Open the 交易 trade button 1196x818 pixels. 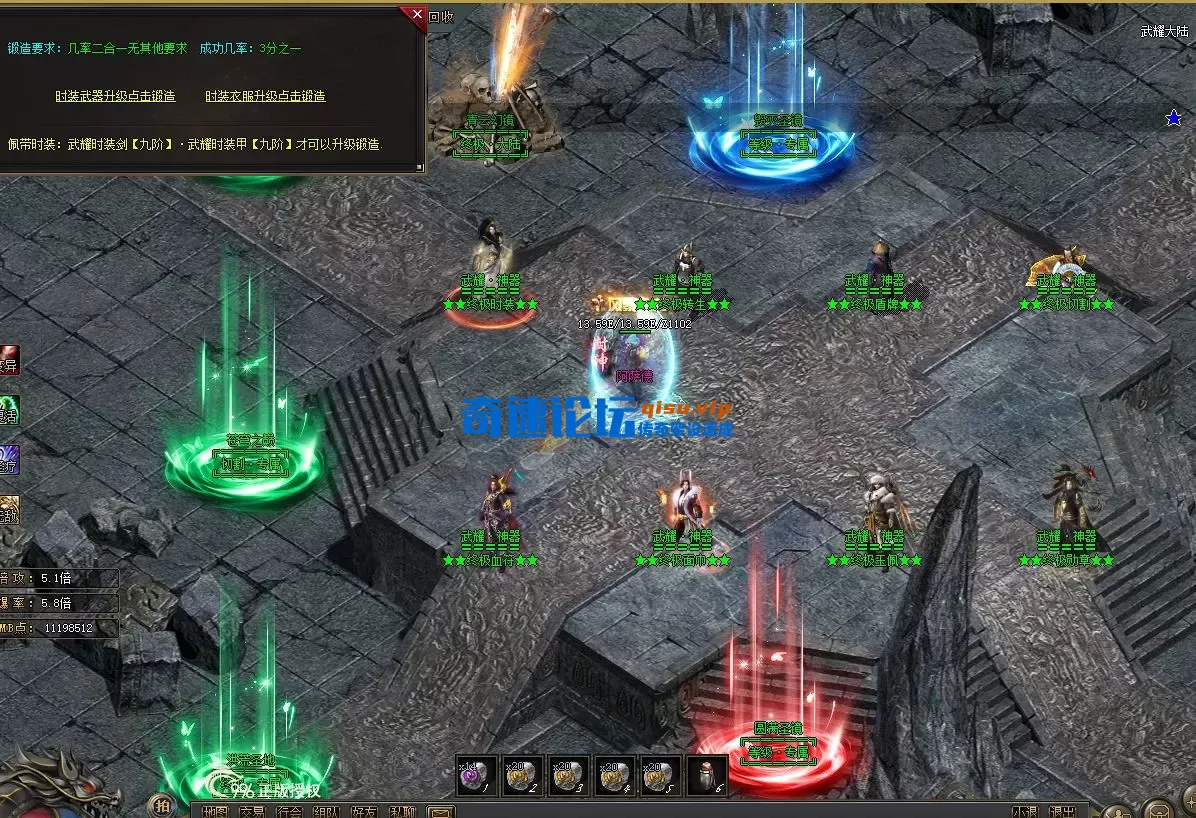(252, 812)
